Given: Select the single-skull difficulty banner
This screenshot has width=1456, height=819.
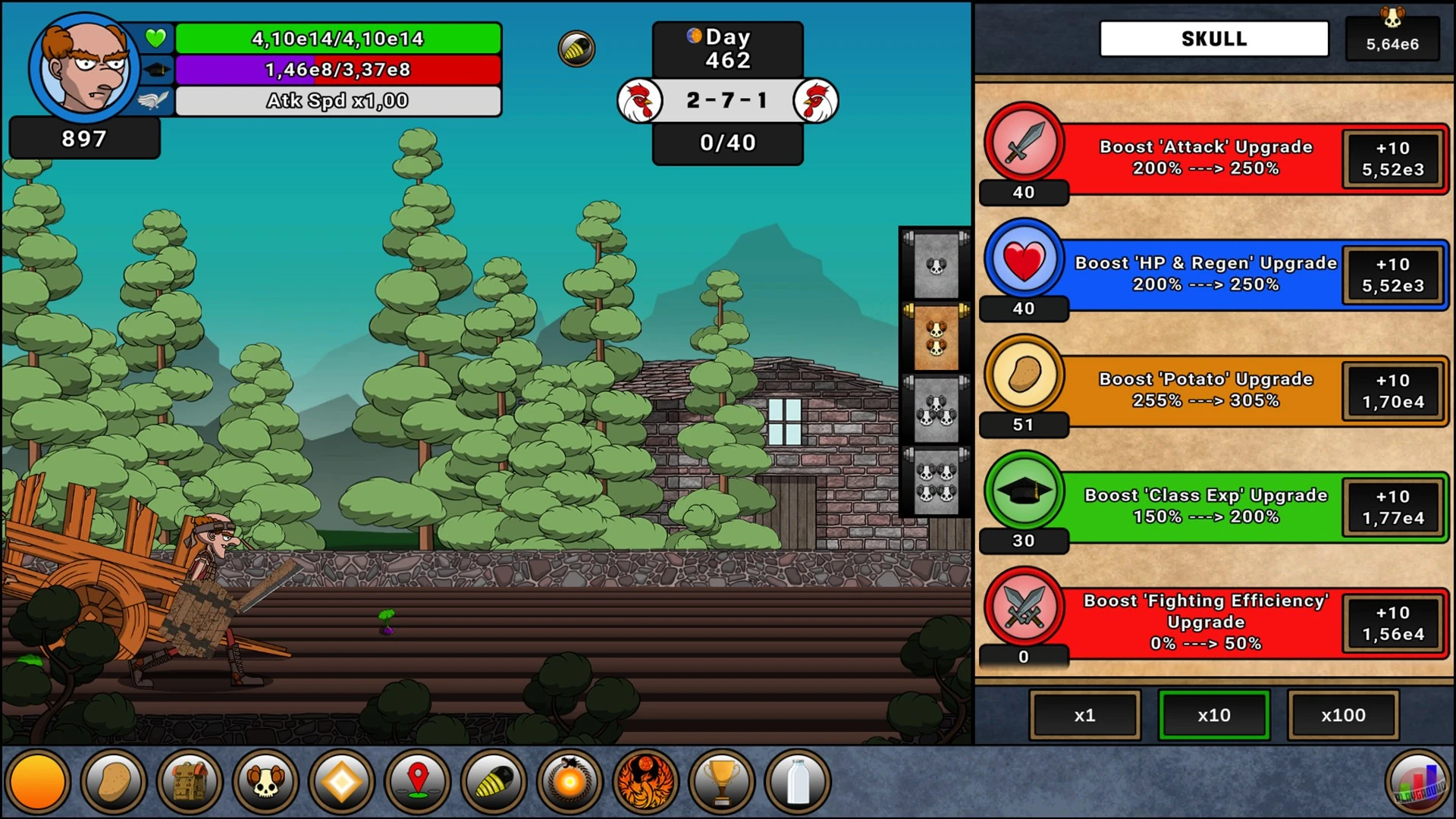Looking at the screenshot, I should pyautogui.click(x=934, y=265).
